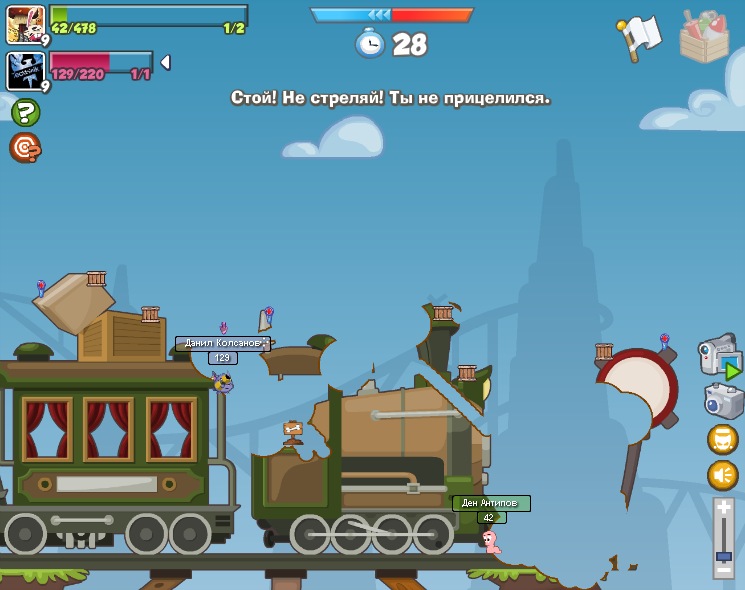Click the blue zoom slider handle

(724, 556)
